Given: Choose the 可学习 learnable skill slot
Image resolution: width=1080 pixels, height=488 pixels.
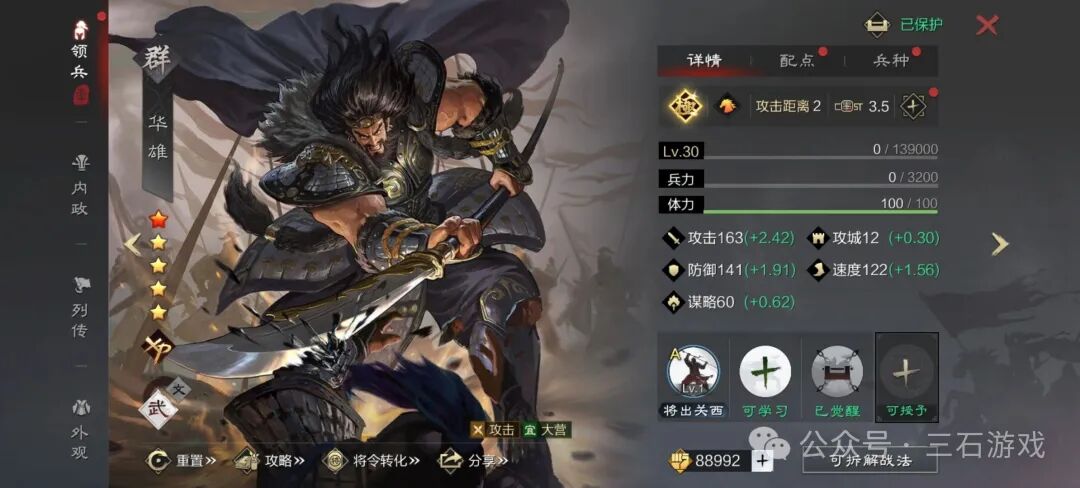Looking at the screenshot, I should pyautogui.click(x=765, y=378).
